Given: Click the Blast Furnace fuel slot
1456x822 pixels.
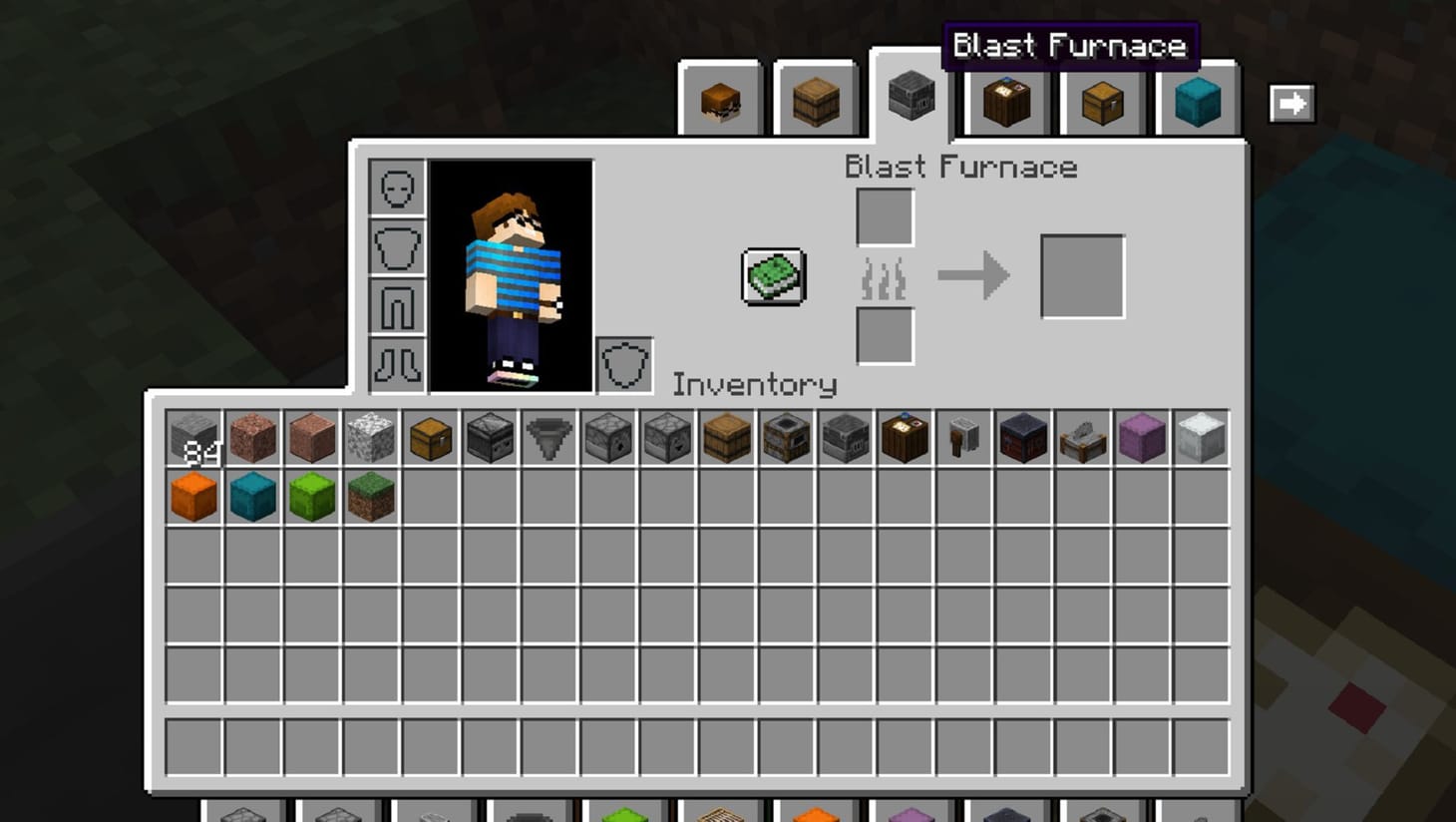Looking at the screenshot, I should pos(885,337).
